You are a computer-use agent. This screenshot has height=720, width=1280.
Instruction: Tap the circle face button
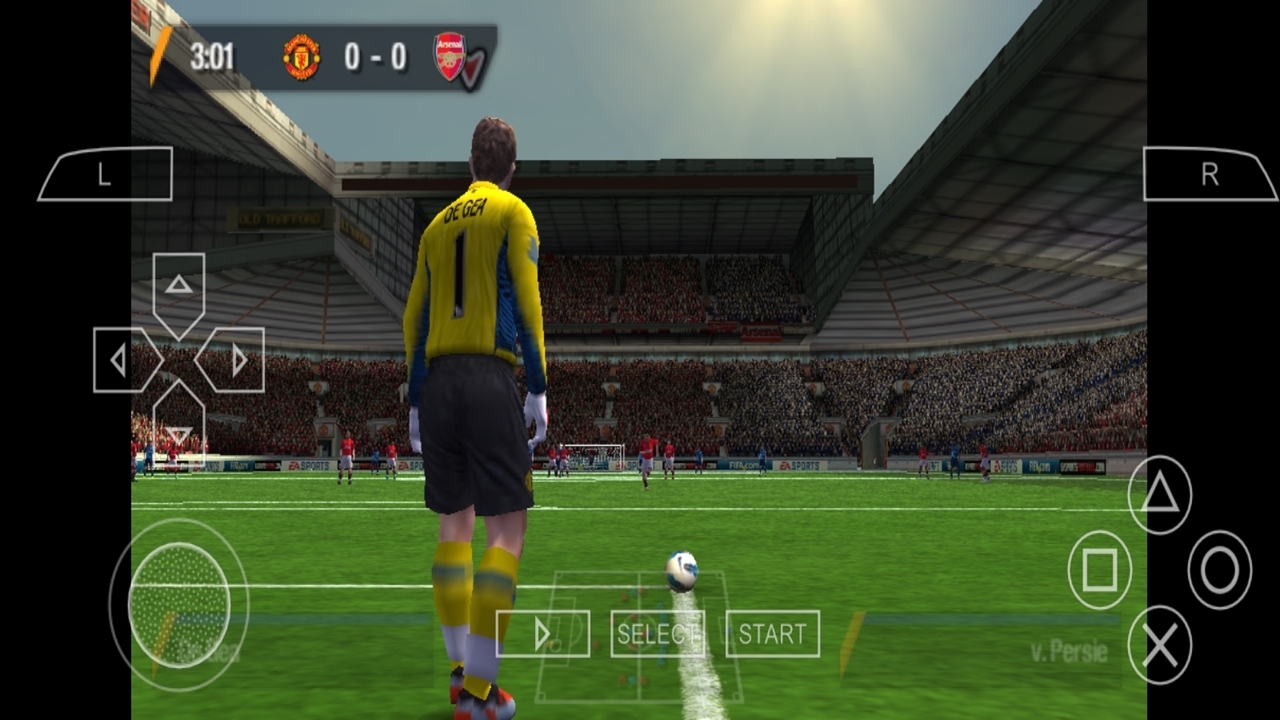(x=1220, y=570)
